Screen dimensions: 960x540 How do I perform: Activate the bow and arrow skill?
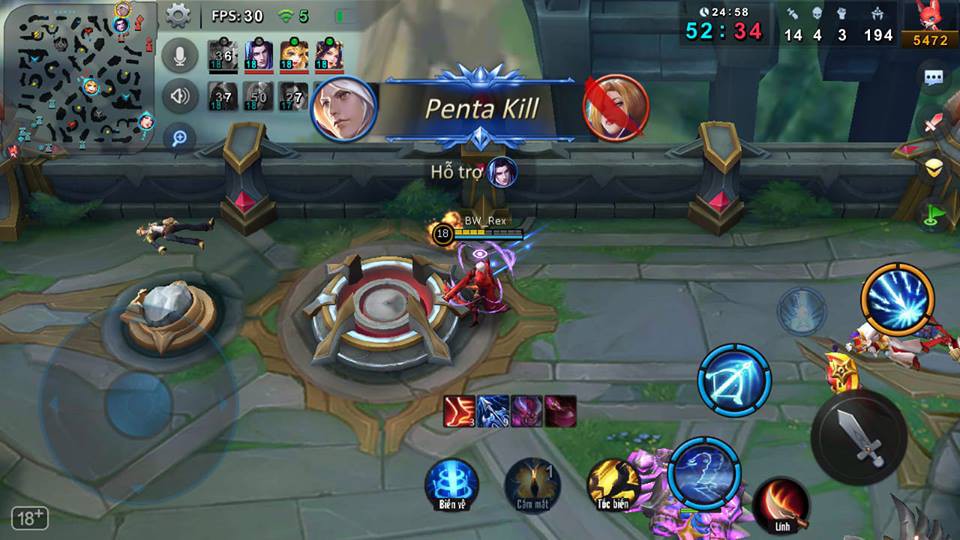[x=734, y=382]
